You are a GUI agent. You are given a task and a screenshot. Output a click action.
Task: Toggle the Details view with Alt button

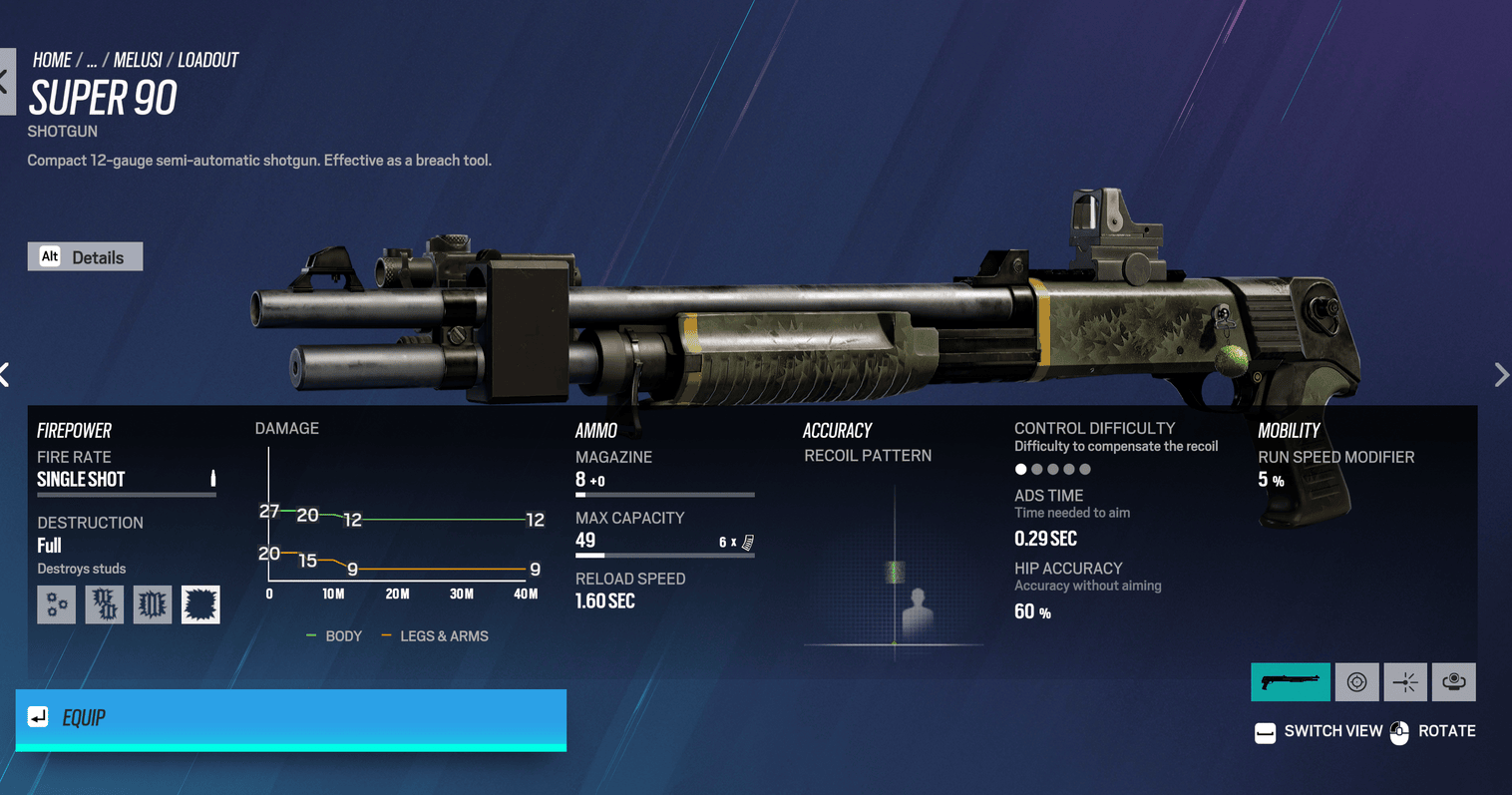point(85,256)
